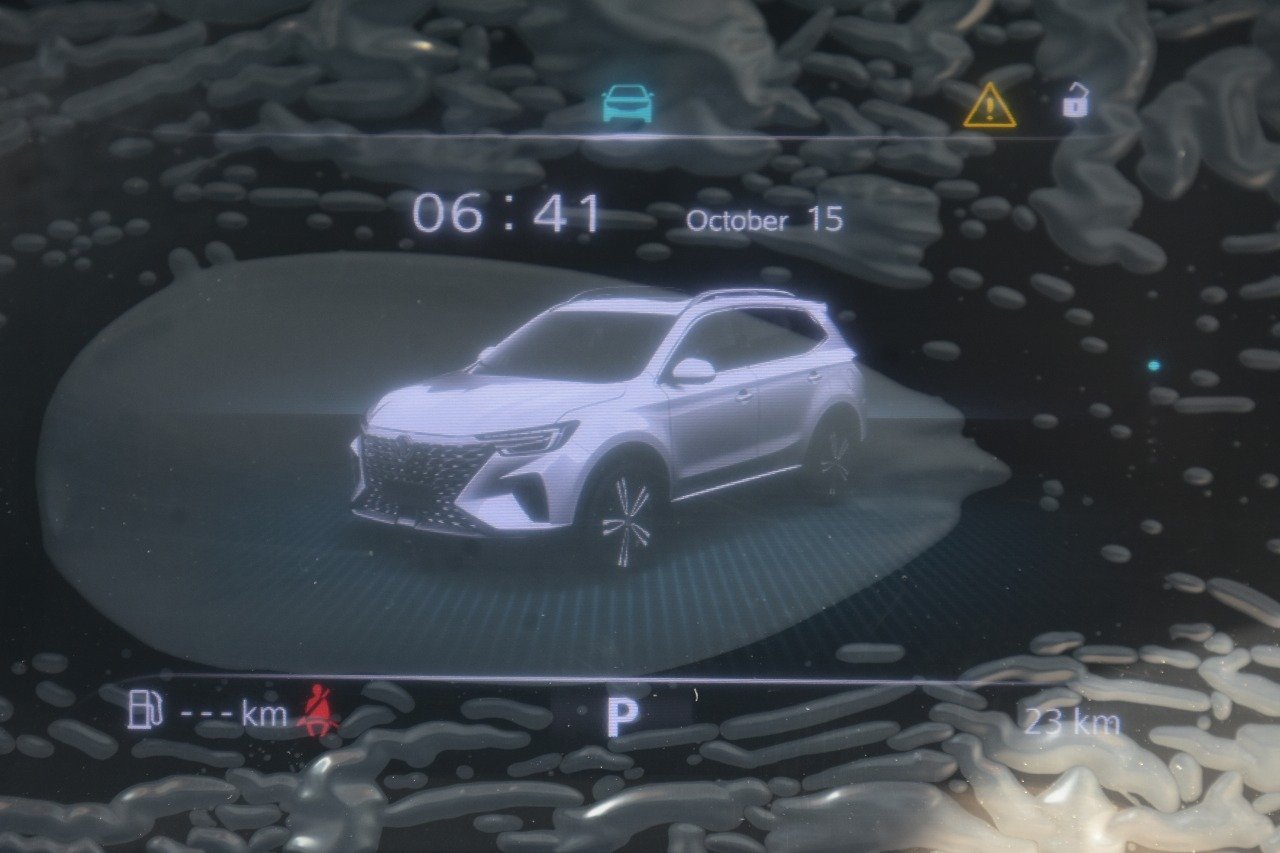Select the open padlock unlock icon
1280x853 pixels.
coord(1074,101)
